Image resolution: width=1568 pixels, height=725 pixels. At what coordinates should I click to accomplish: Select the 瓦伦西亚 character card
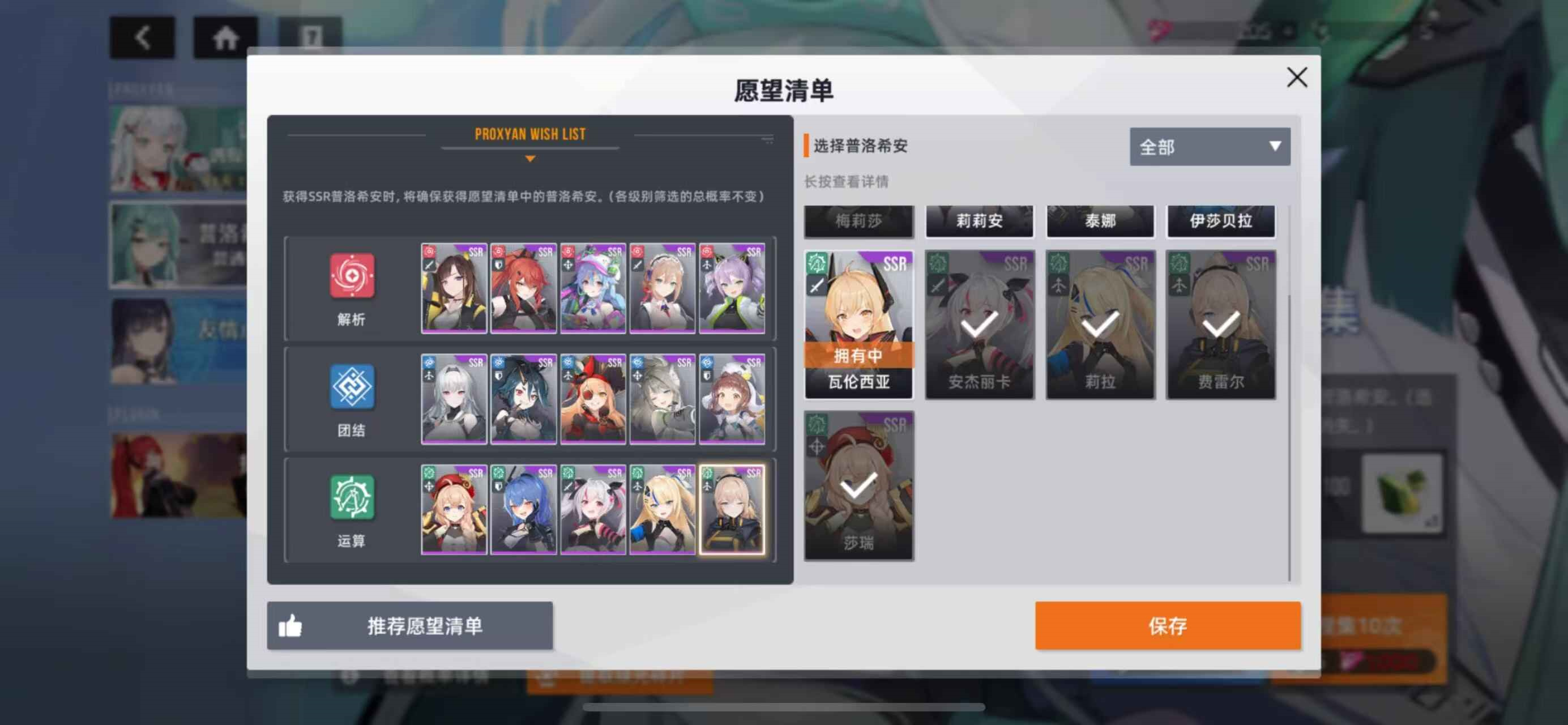tap(858, 323)
